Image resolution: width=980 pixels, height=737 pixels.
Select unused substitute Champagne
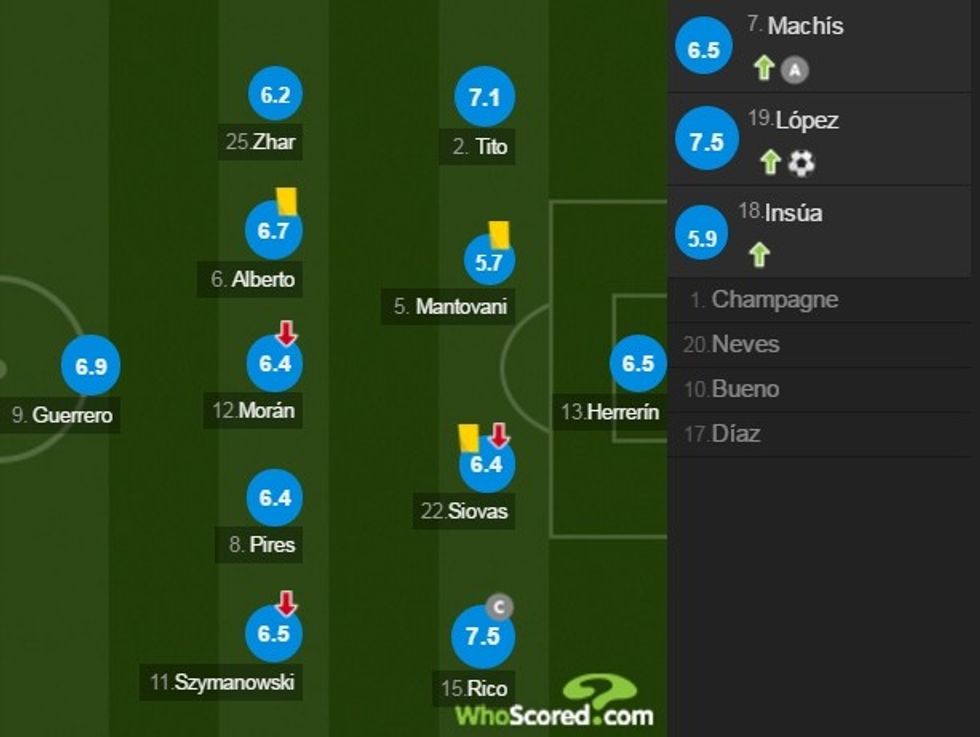775,299
